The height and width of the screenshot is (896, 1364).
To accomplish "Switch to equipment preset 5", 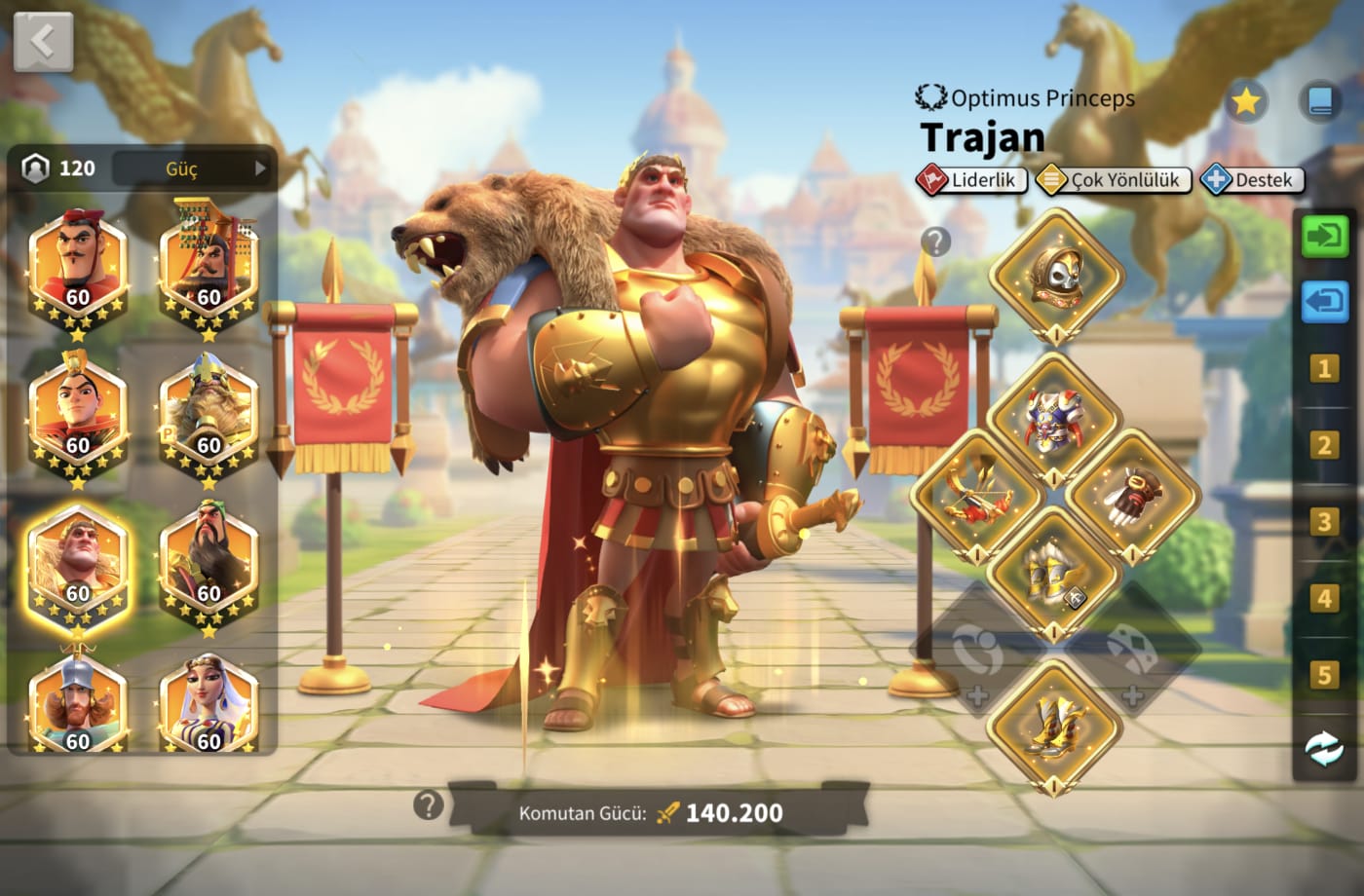I will [1323, 674].
